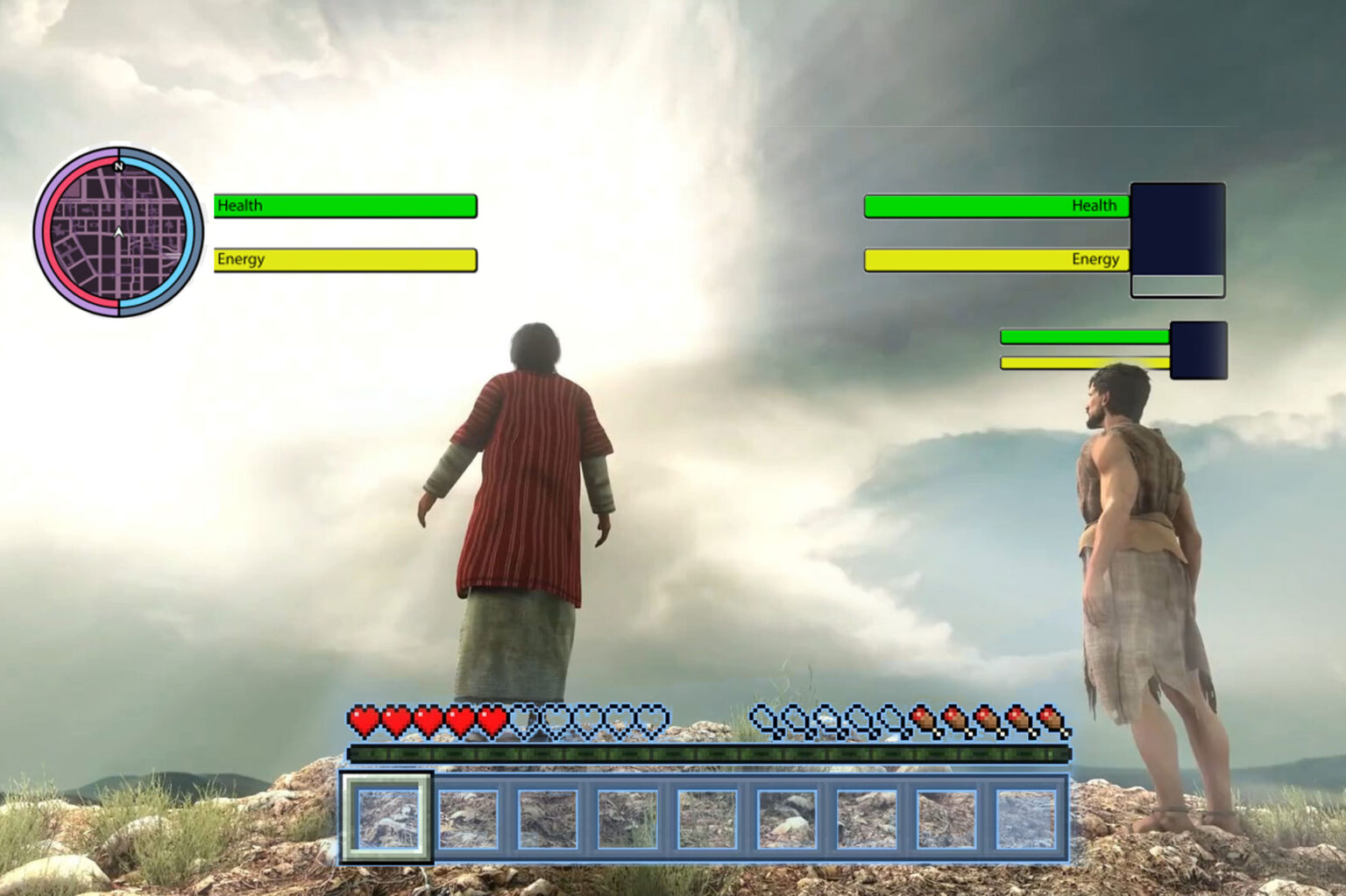The height and width of the screenshot is (896, 1346).
Task: Select the right Energy bar label
Action: coord(1095,259)
